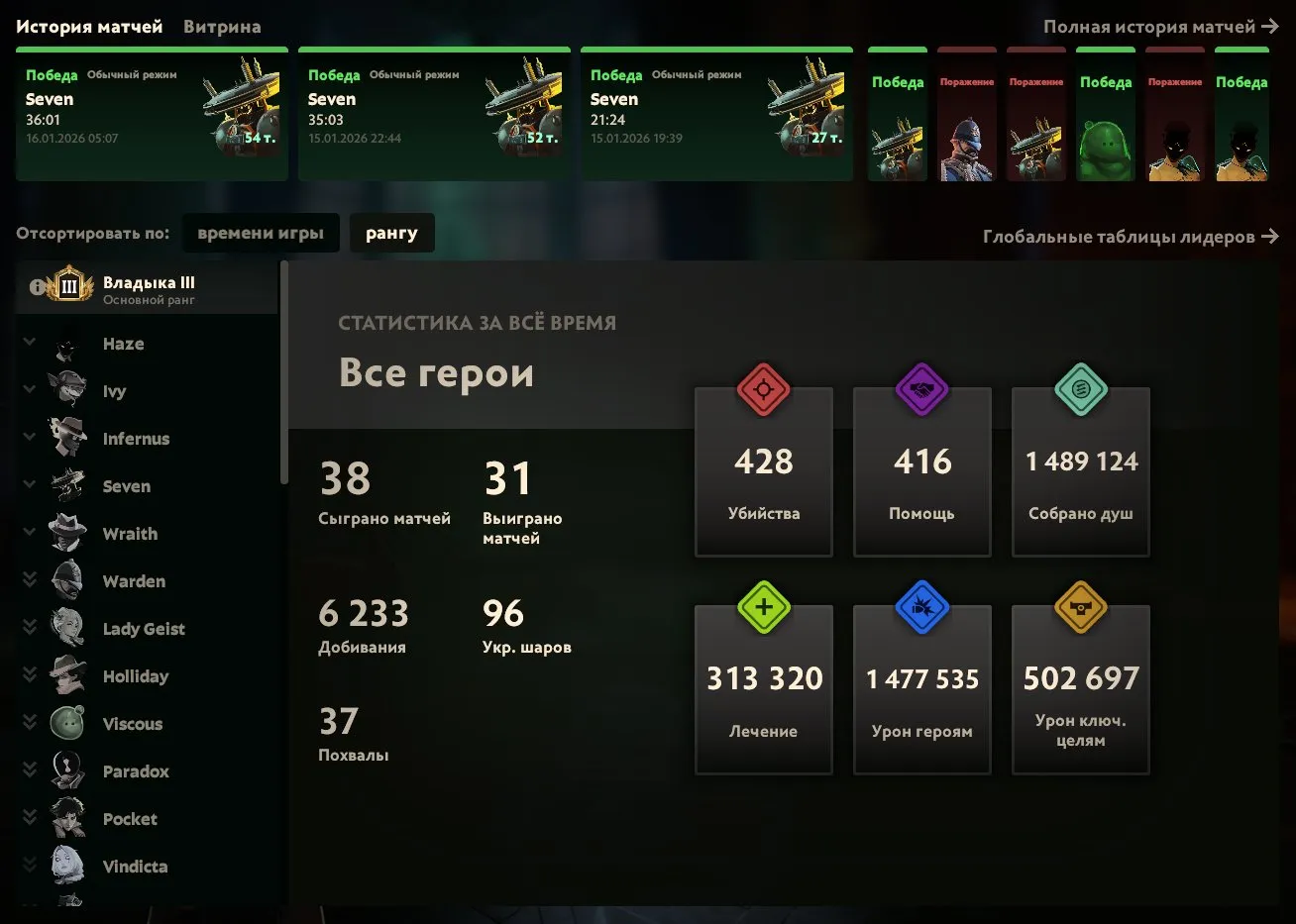This screenshot has height=924, width=1296.
Task: Click the blue Урон героям damage icon
Action: [x=921, y=608]
